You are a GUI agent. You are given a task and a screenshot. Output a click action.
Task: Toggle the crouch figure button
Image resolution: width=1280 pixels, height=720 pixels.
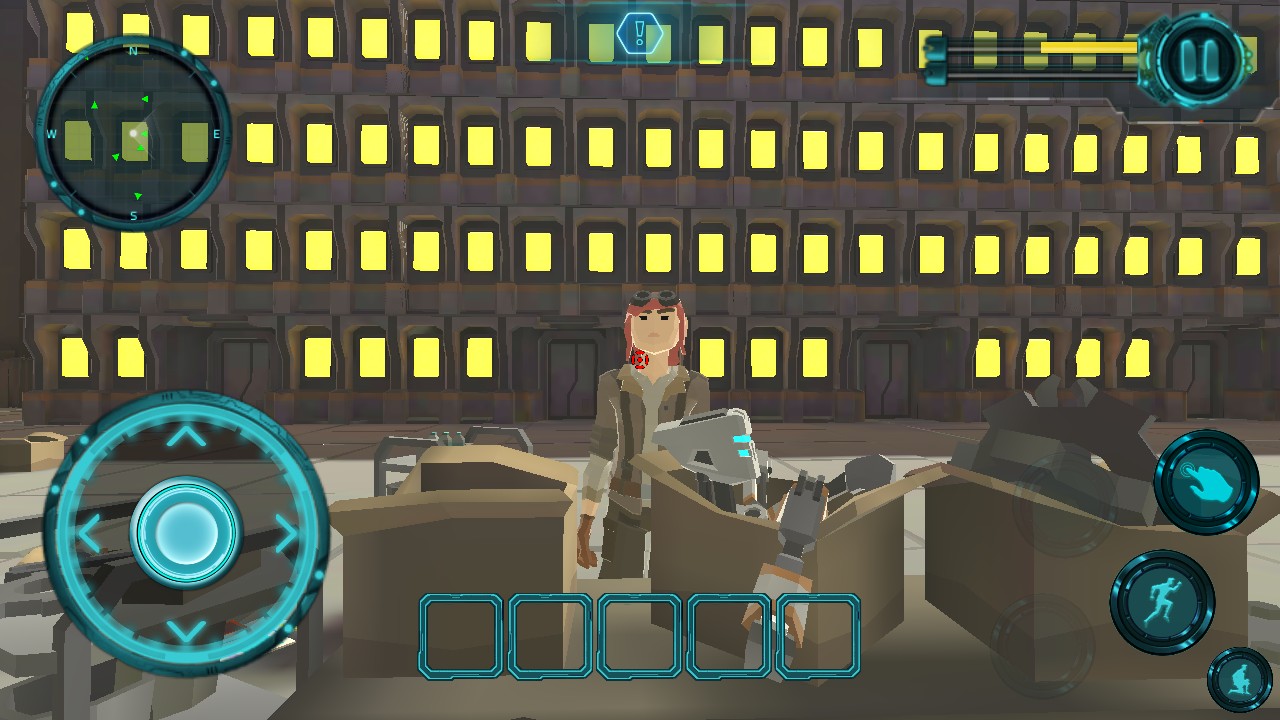[x=1240, y=679]
